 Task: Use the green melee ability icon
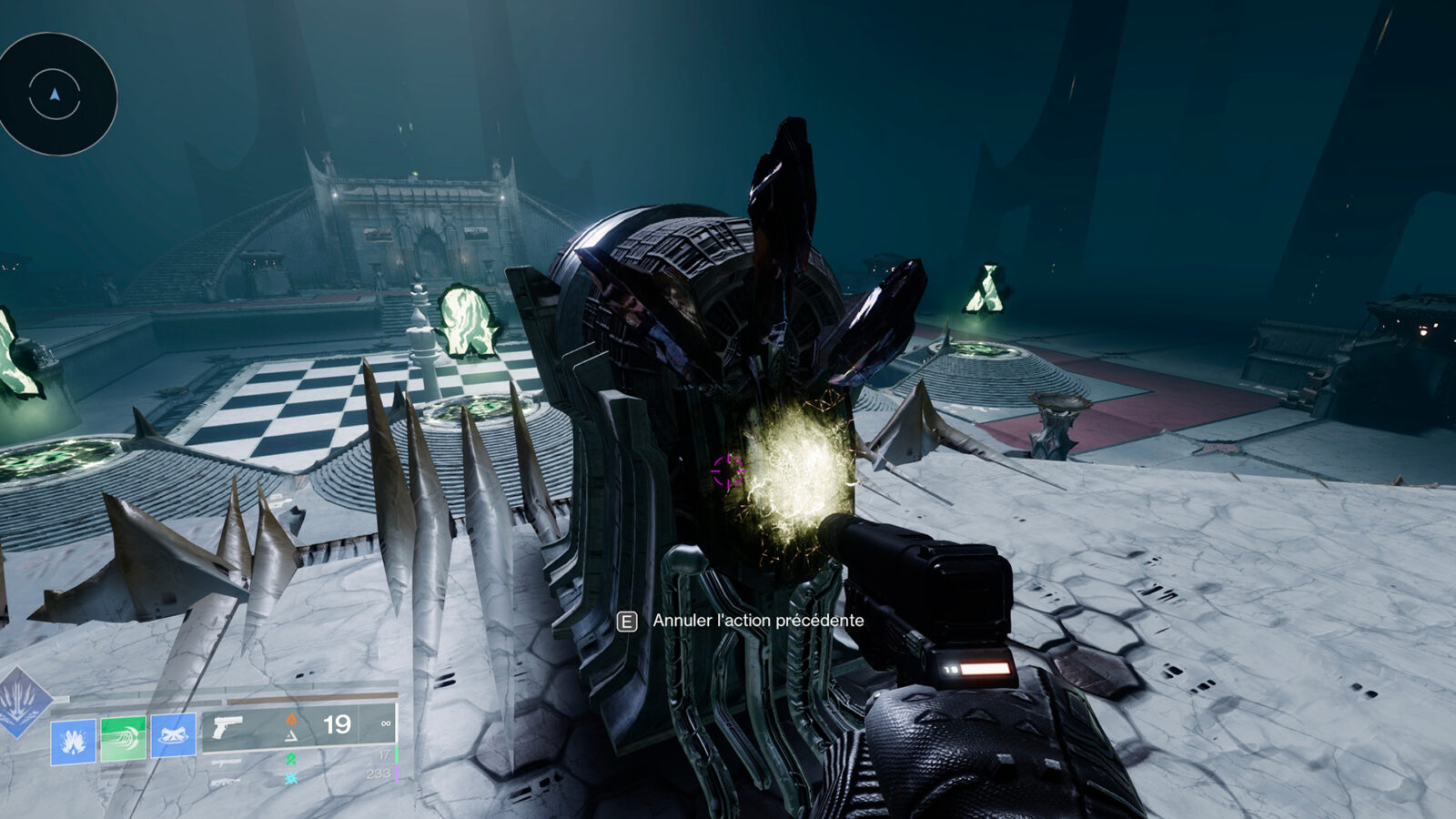pyautogui.click(x=123, y=737)
